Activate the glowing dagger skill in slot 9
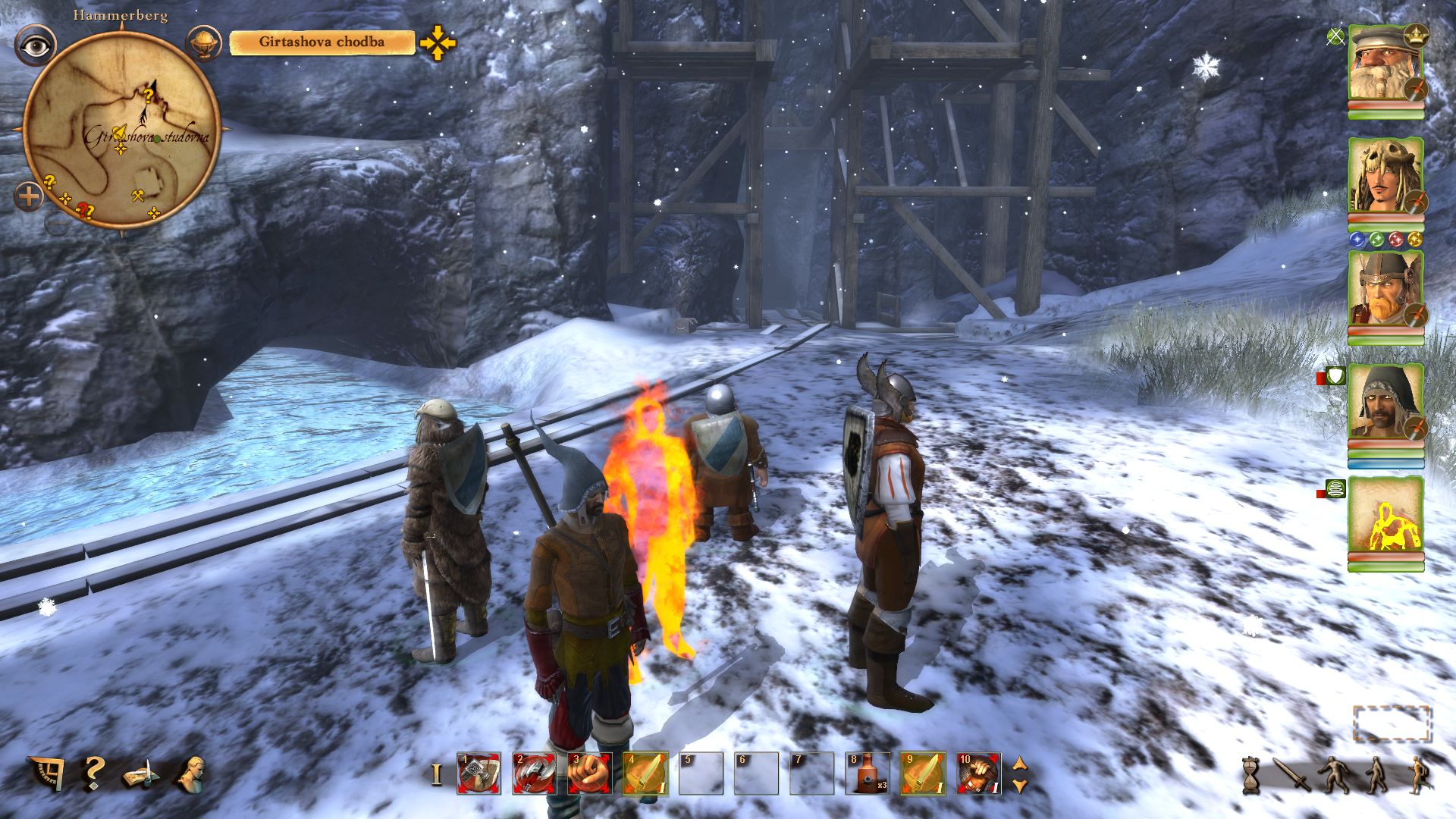Screen dimensions: 1456x819 tap(922, 773)
